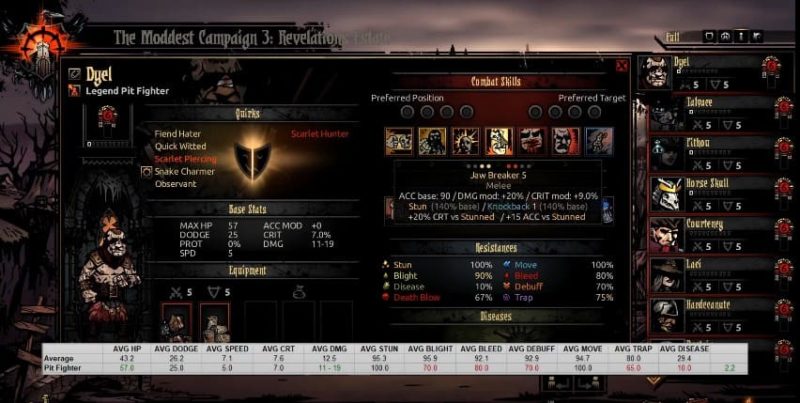Click the hero name edit icon beside Dyel
800x403 pixels.
tap(74, 73)
